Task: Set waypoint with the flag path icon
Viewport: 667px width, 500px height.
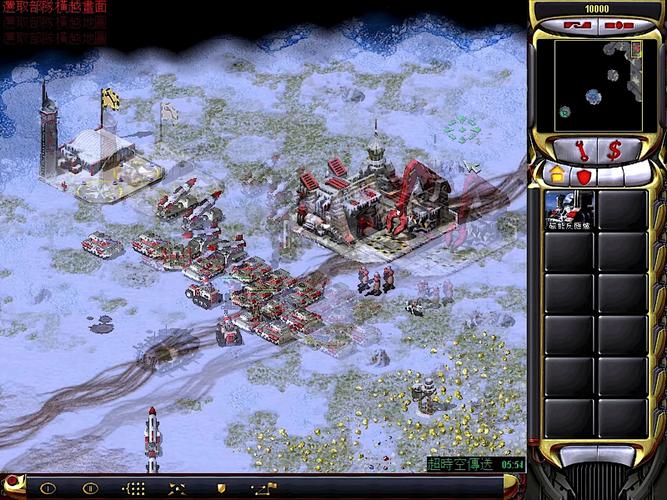Action: click(x=264, y=488)
